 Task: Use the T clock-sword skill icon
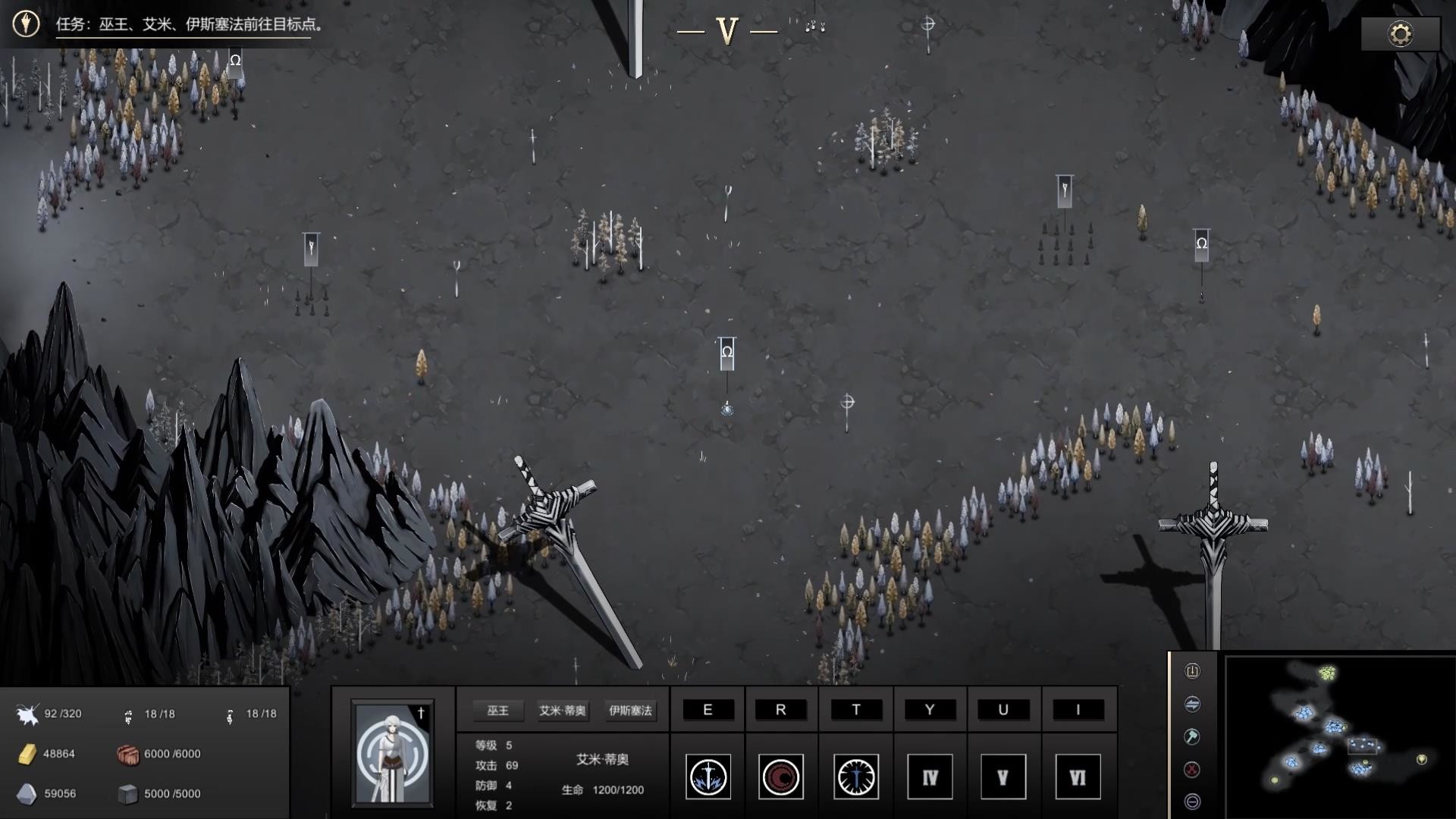point(855,777)
